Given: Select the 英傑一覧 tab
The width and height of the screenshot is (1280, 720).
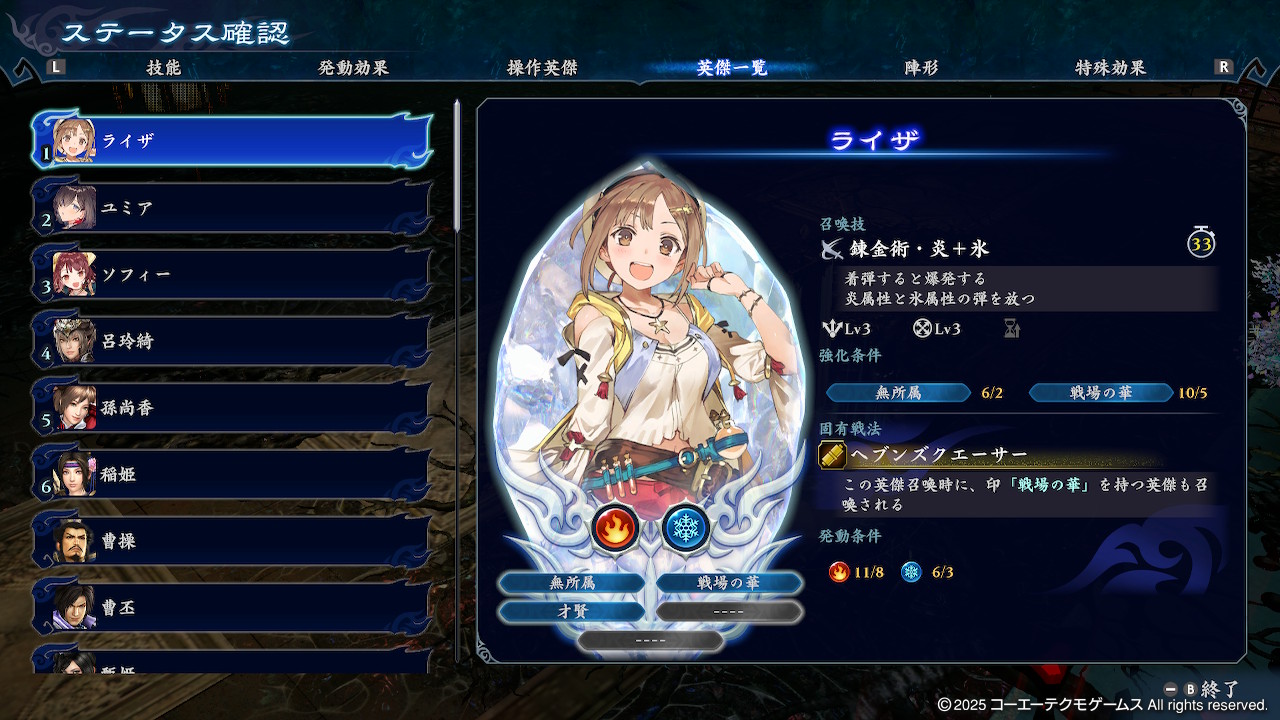Looking at the screenshot, I should coord(732,68).
